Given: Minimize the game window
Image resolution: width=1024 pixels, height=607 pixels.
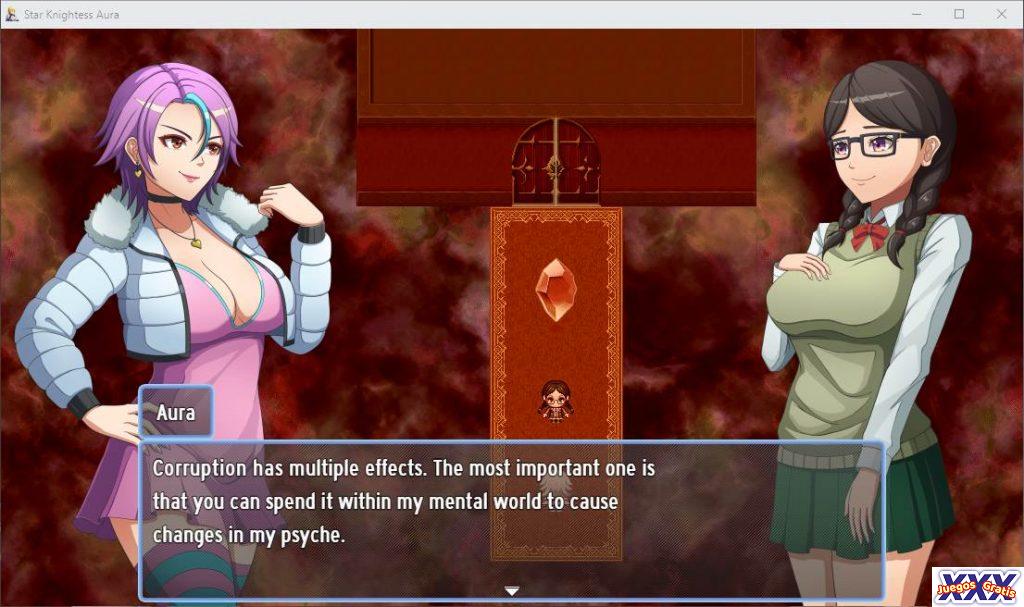Looking at the screenshot, I should (916, 14).
